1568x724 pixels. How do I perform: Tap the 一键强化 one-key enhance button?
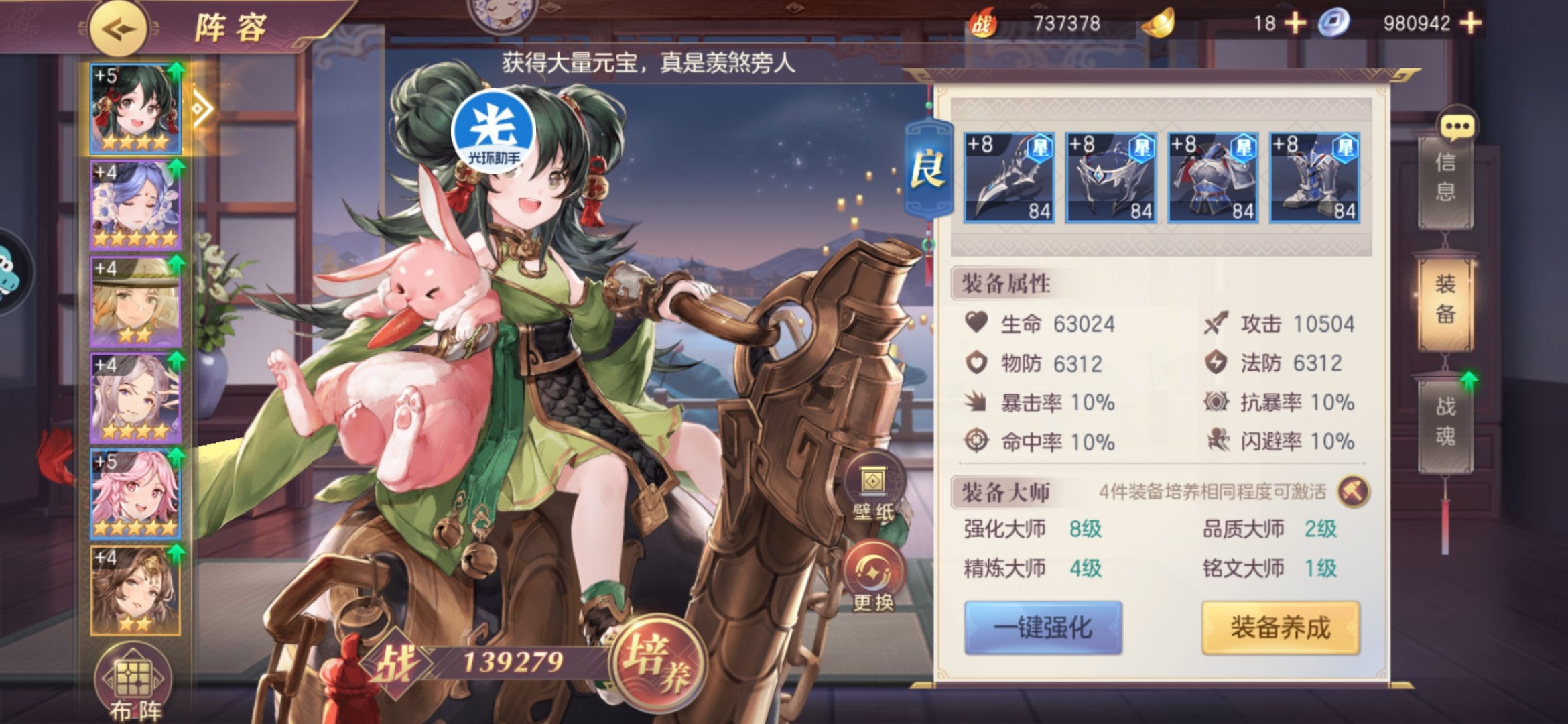click(x=1043, y=627)
